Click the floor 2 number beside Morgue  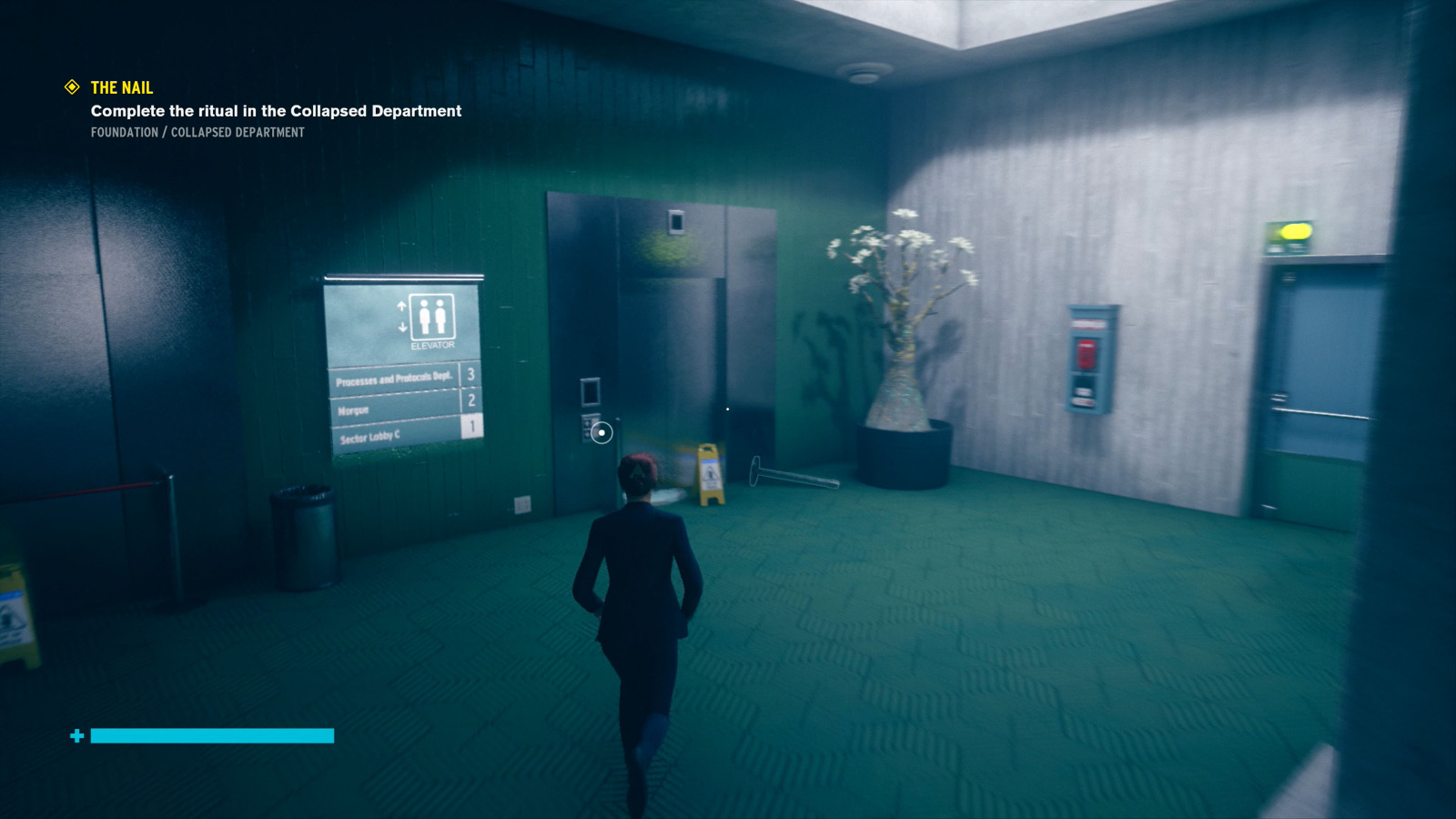(x=470, y=400)
